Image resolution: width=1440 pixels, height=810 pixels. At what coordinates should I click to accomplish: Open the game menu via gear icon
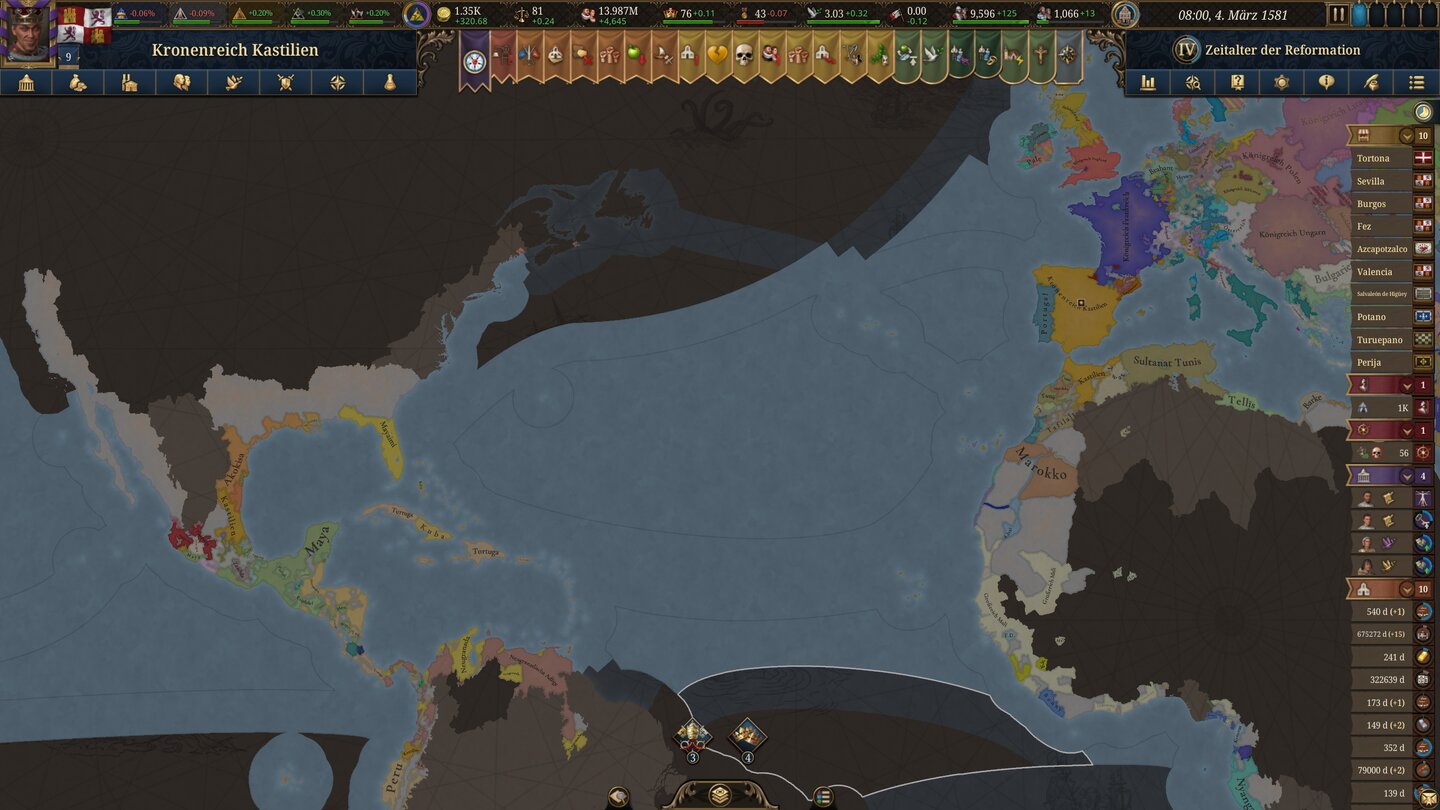pos(1281,82)
